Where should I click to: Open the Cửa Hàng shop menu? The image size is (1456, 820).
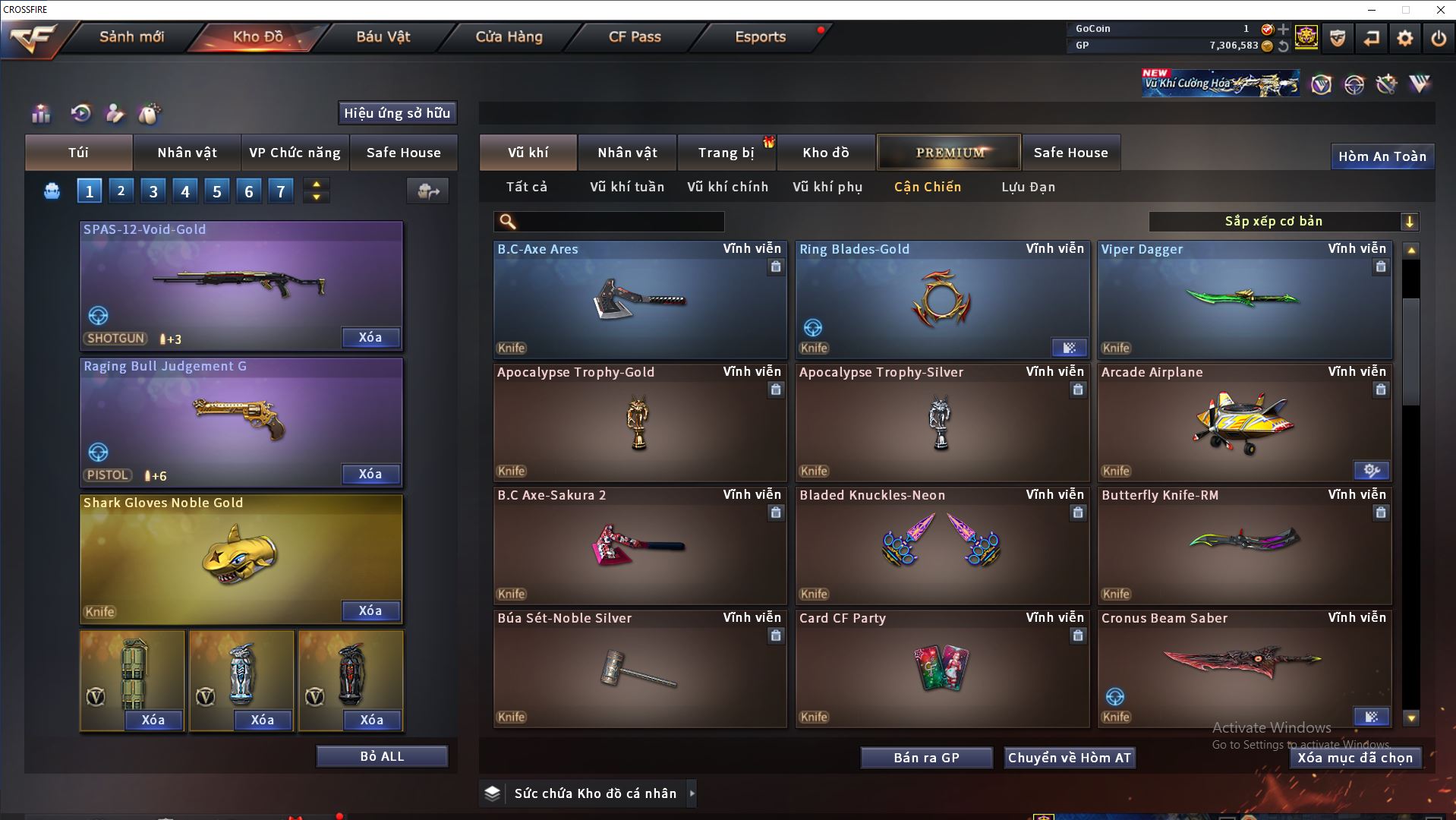pos(509,36)
